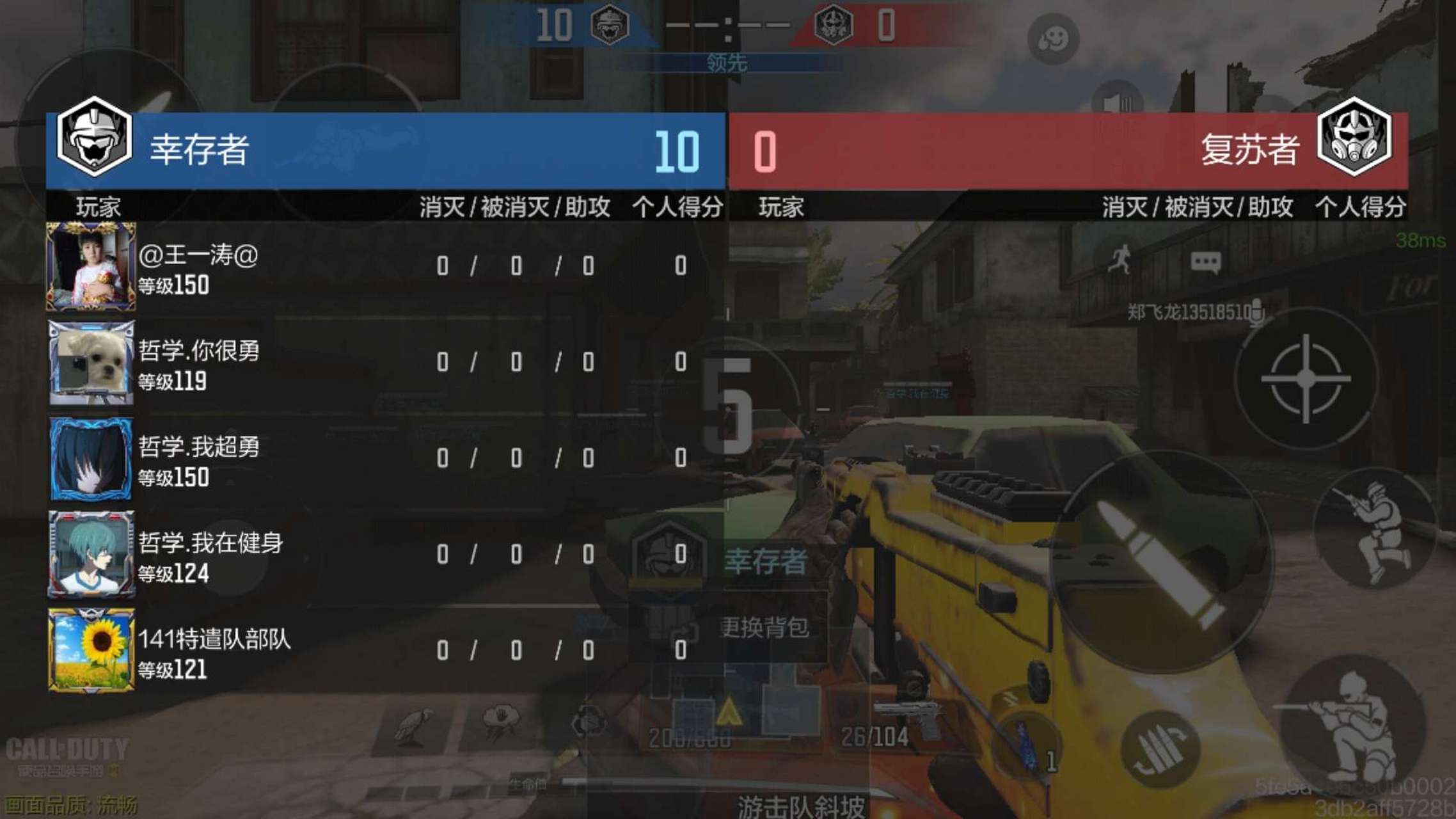Click the 哲学.我超勇 scoreboard row
The width and height of the screenshot is (1456, 819).
click(384, 458)
